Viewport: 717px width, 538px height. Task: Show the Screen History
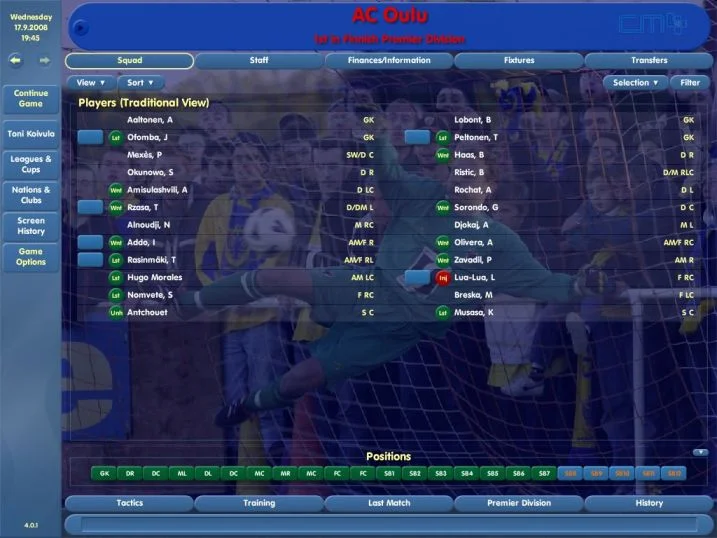click(30, 225)
